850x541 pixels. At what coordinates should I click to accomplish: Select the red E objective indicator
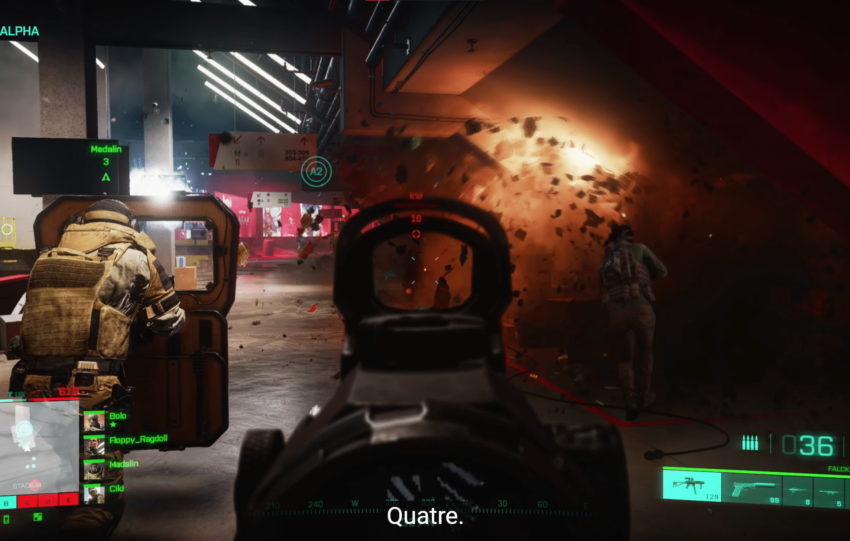69,500
